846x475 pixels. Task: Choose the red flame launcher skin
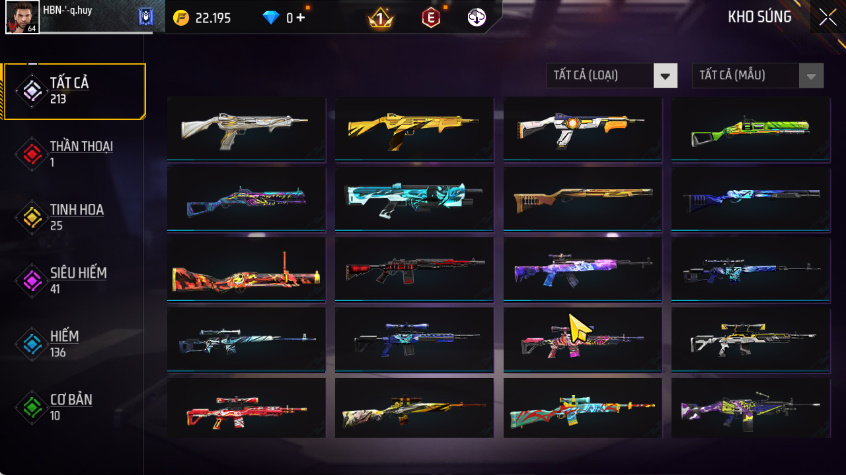point(246,269)
